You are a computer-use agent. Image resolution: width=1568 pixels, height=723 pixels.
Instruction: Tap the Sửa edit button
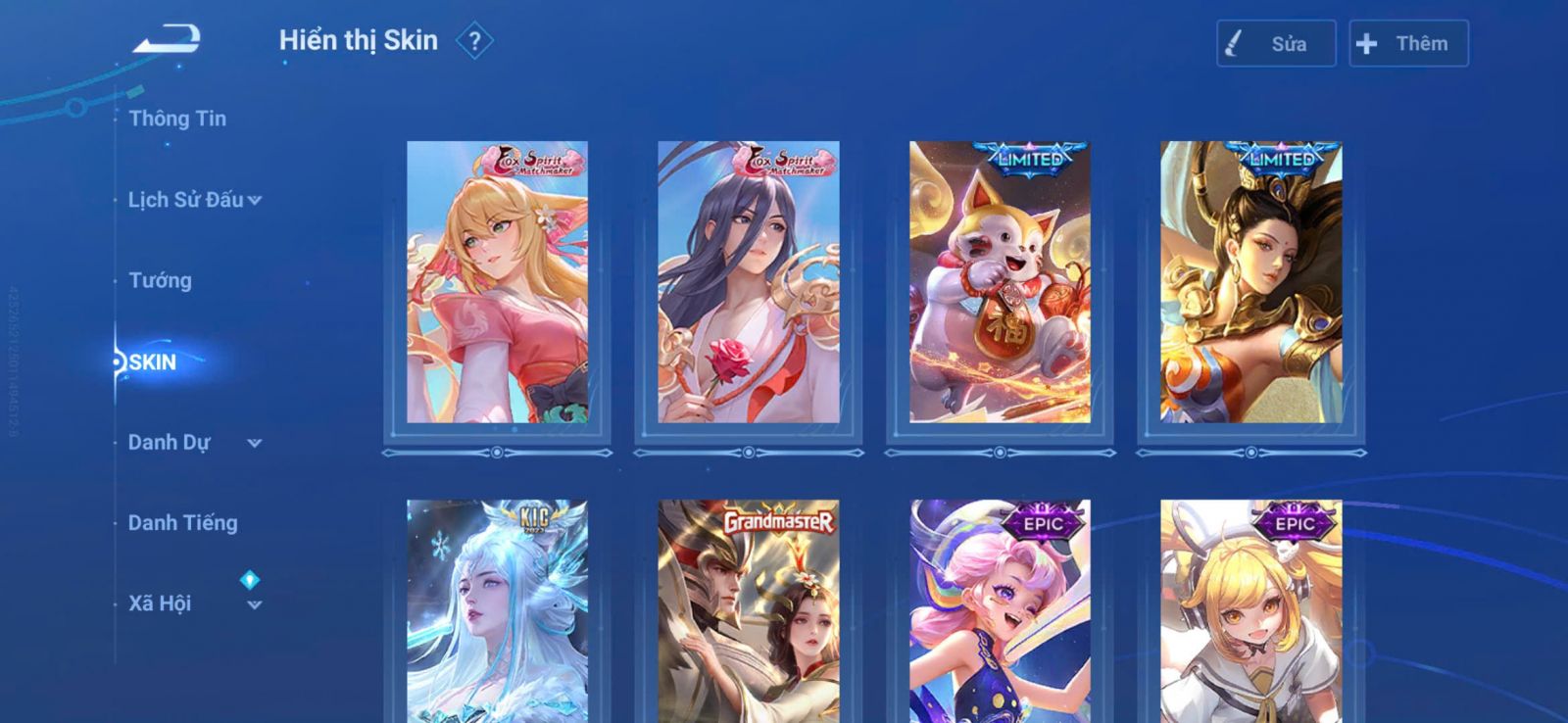pos(1275,44)
